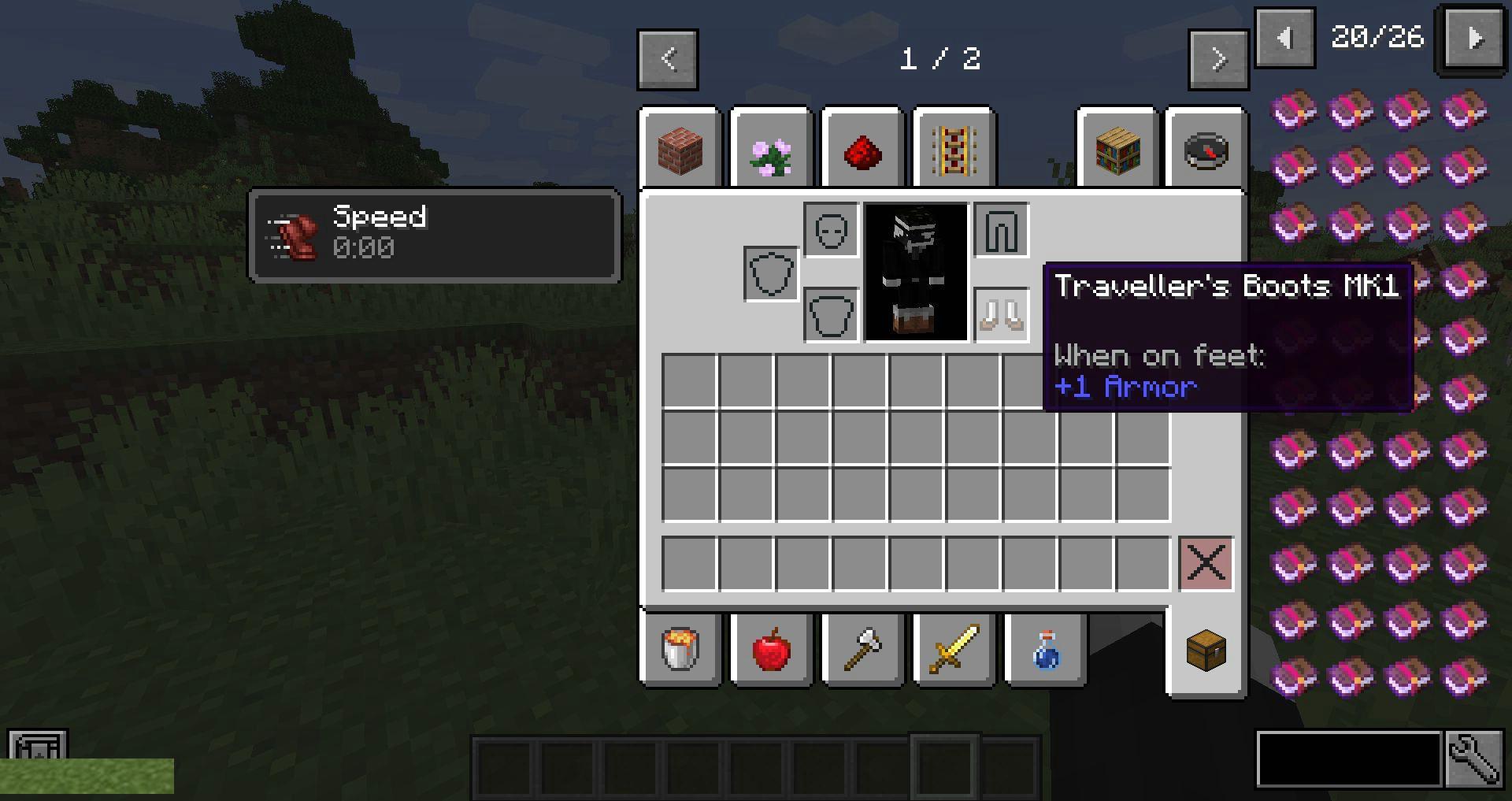Click the item list search box
This screenshot has width=1512, height=801.
coord(1348,759)
